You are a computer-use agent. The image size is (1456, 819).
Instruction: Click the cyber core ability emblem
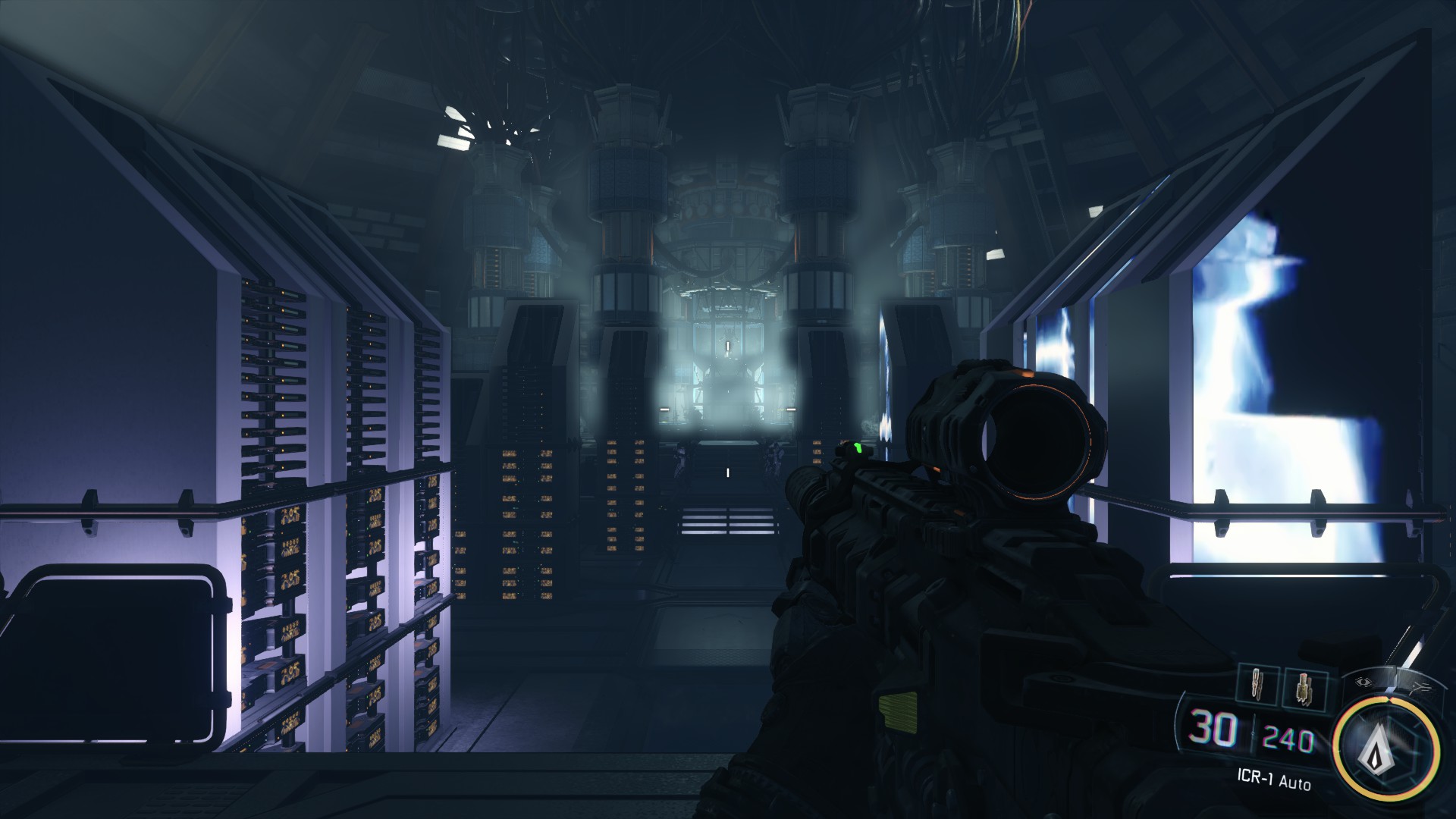(x=1379, y=749)
